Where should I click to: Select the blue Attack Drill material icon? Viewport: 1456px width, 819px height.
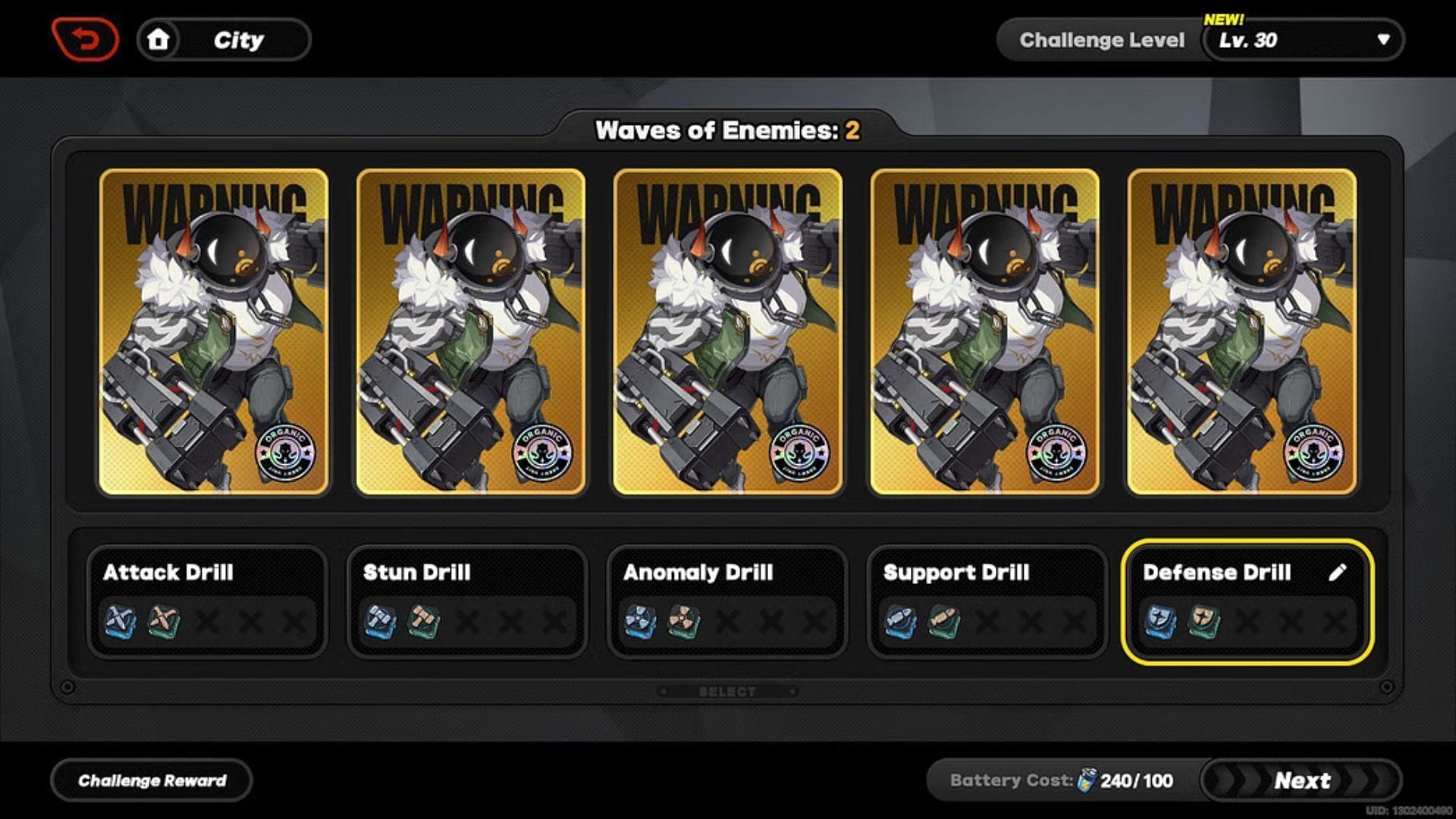121,620
